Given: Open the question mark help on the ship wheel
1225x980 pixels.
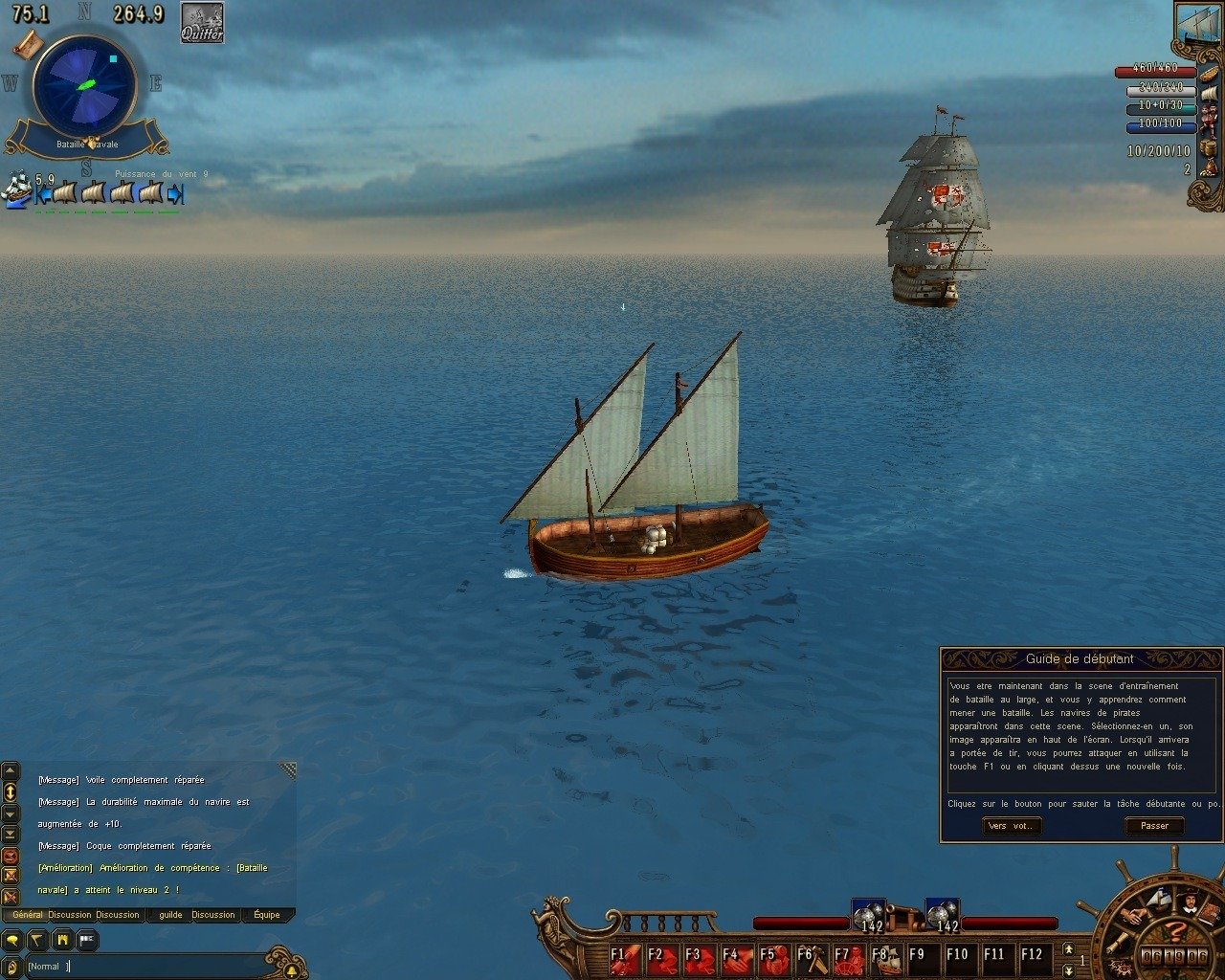Looking at the screenshot, I should 1177,931.
